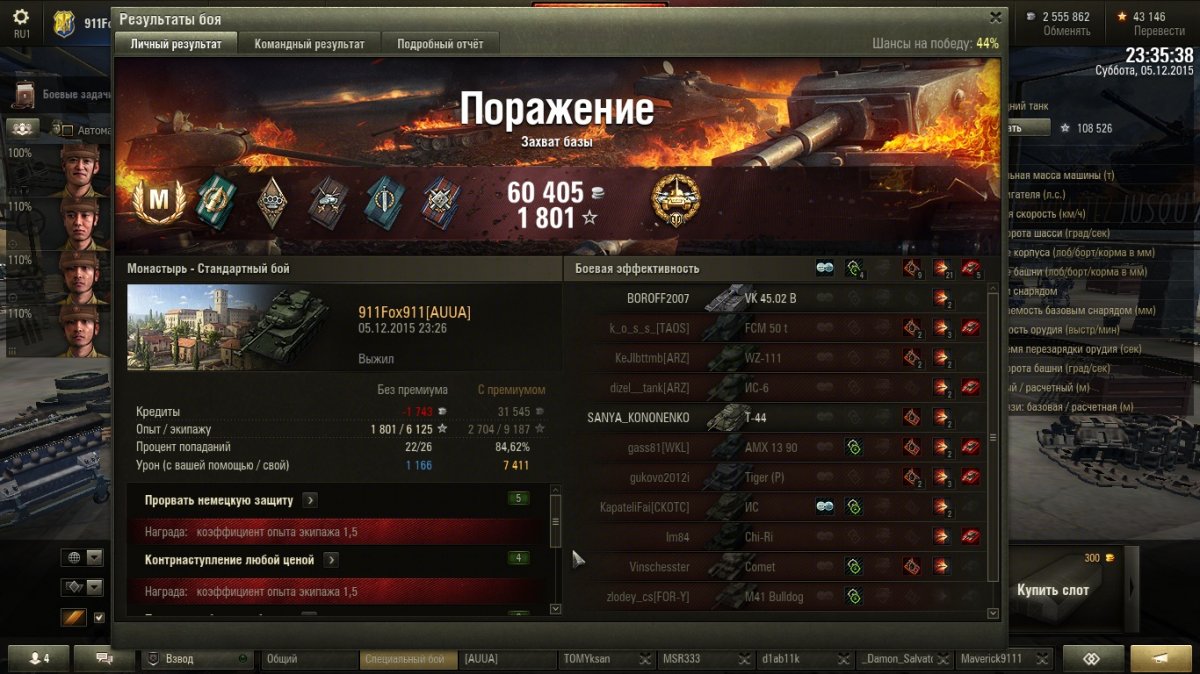This screenshot has width=1200, height=674.
Task: Expand the Прорвать немецкую защиту mission arrow
Action: (310, 500)
